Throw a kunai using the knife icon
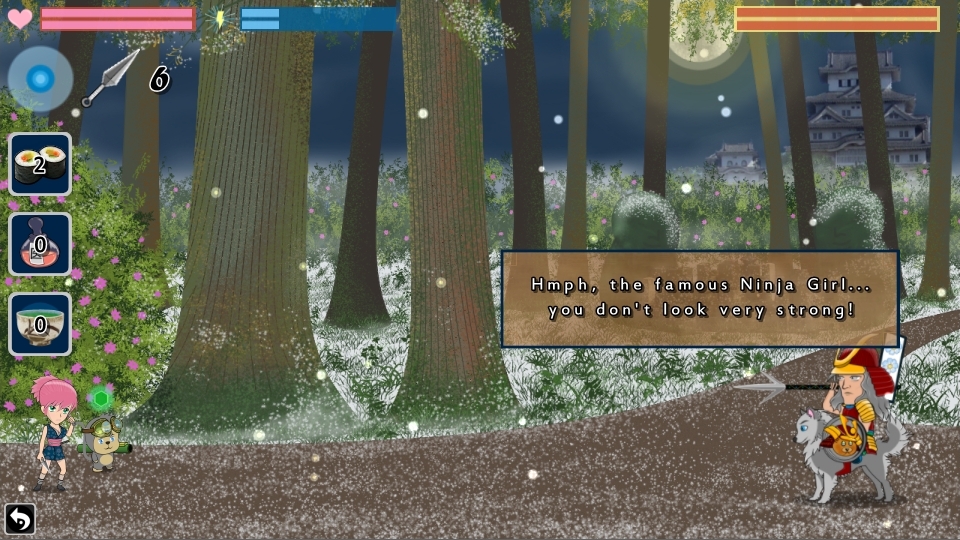The width and height of the screenshot is (960, 540). (111, 77)
